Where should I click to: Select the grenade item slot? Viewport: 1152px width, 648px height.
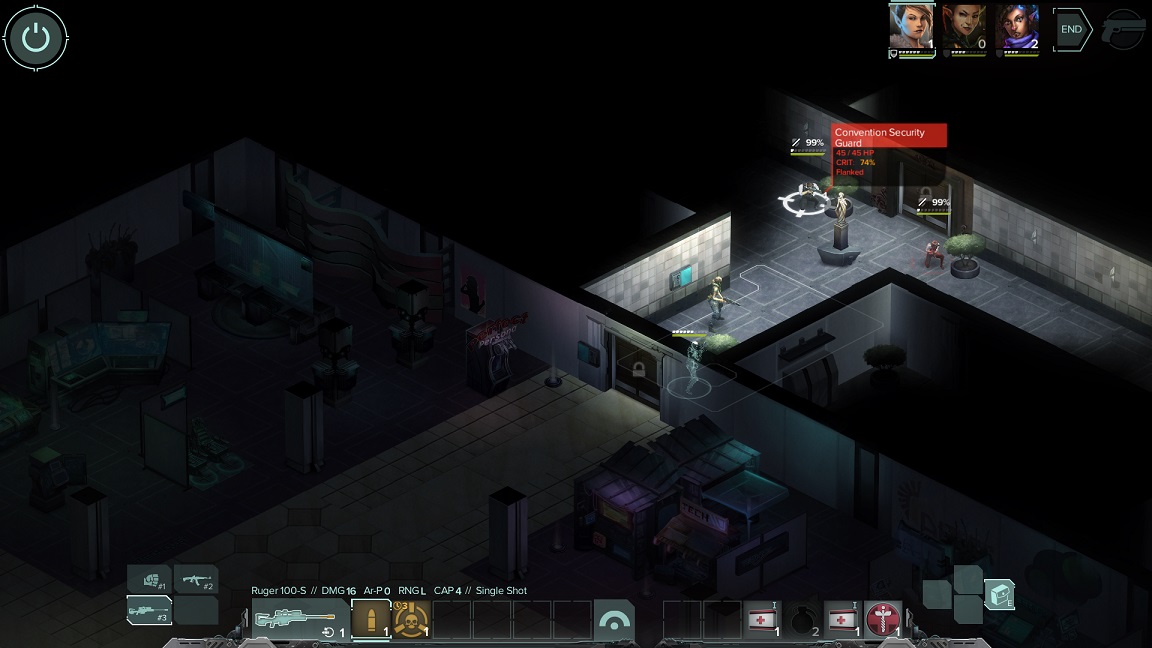point(803,620)
